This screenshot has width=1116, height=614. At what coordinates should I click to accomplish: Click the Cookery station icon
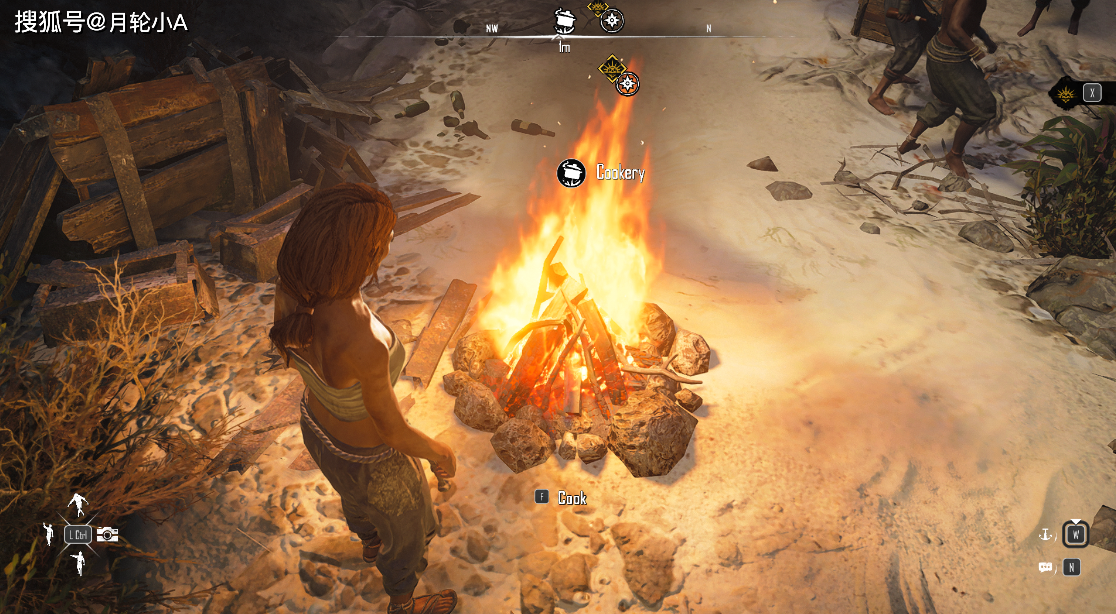(x=571, y=173)
